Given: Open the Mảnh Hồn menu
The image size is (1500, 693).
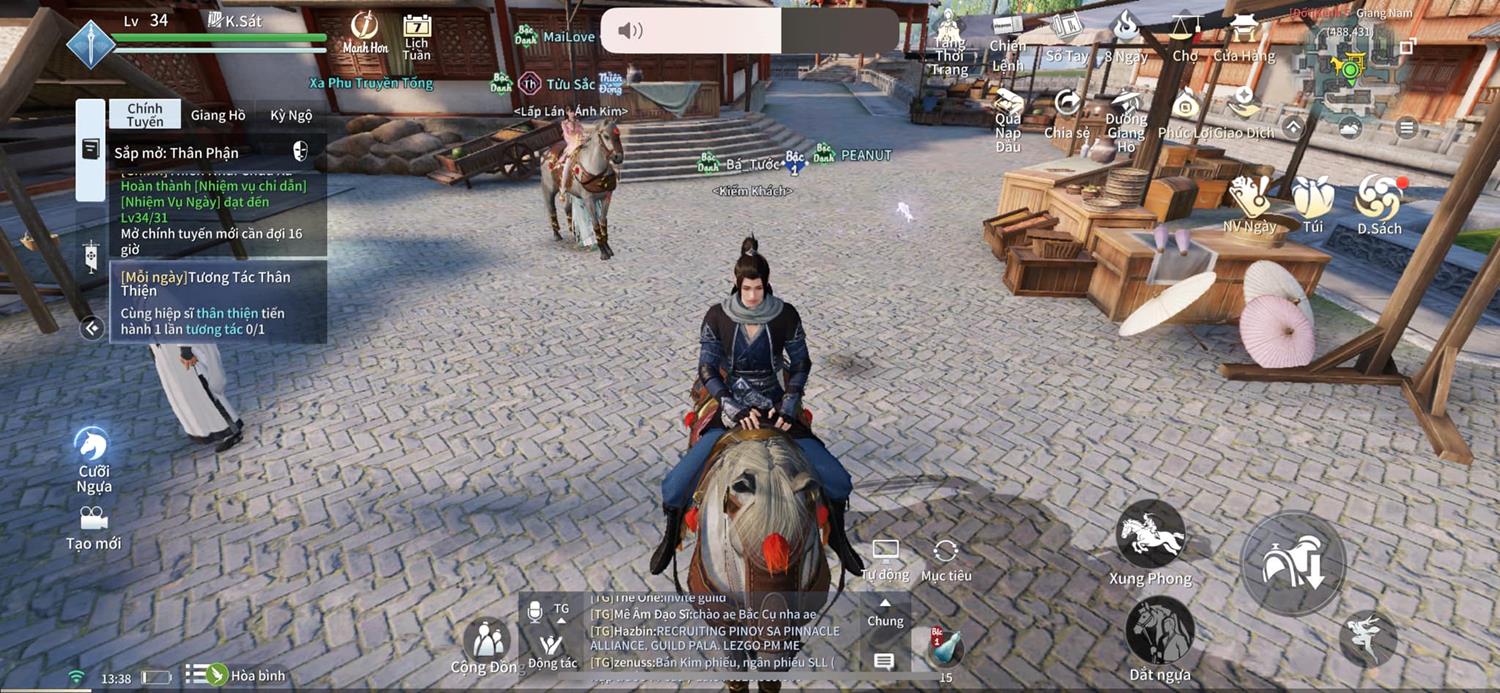Looking at the screenshot, I should coord(365,33).
